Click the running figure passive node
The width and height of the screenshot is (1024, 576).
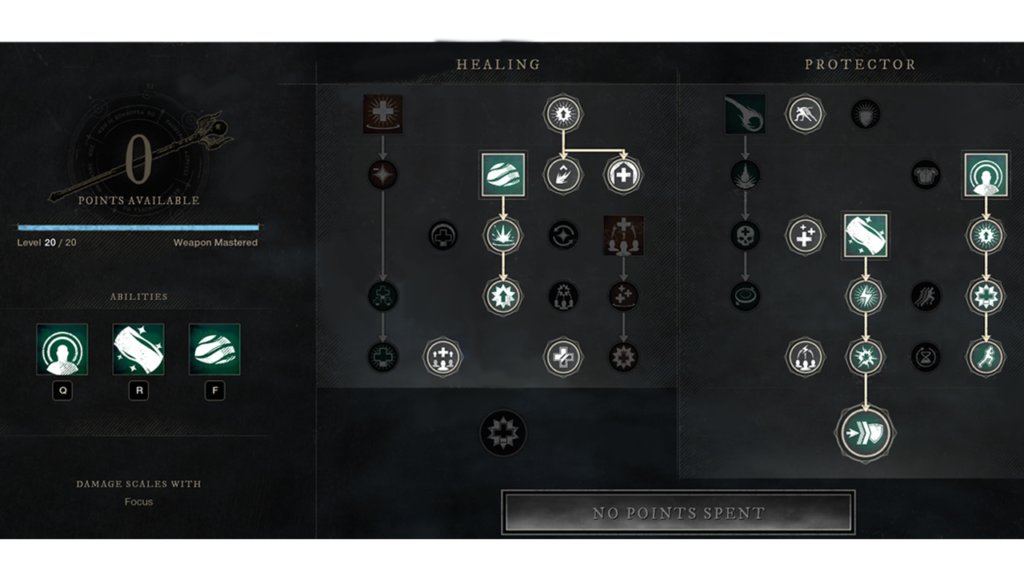coord(986,357)
